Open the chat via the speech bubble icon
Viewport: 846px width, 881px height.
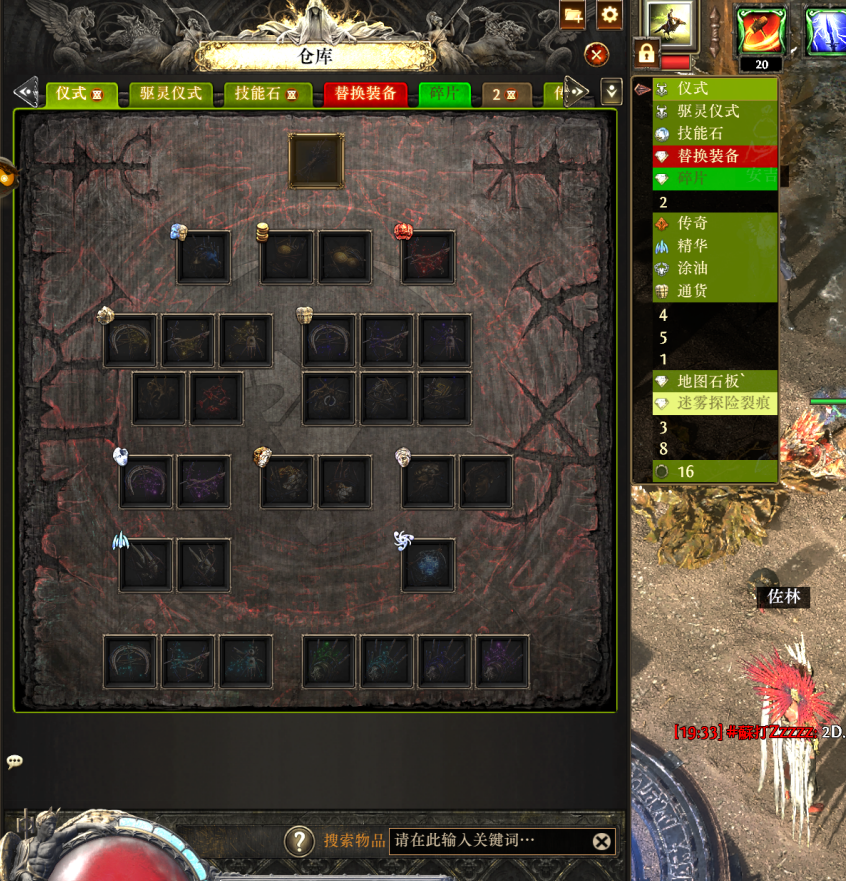click(15, 762)
